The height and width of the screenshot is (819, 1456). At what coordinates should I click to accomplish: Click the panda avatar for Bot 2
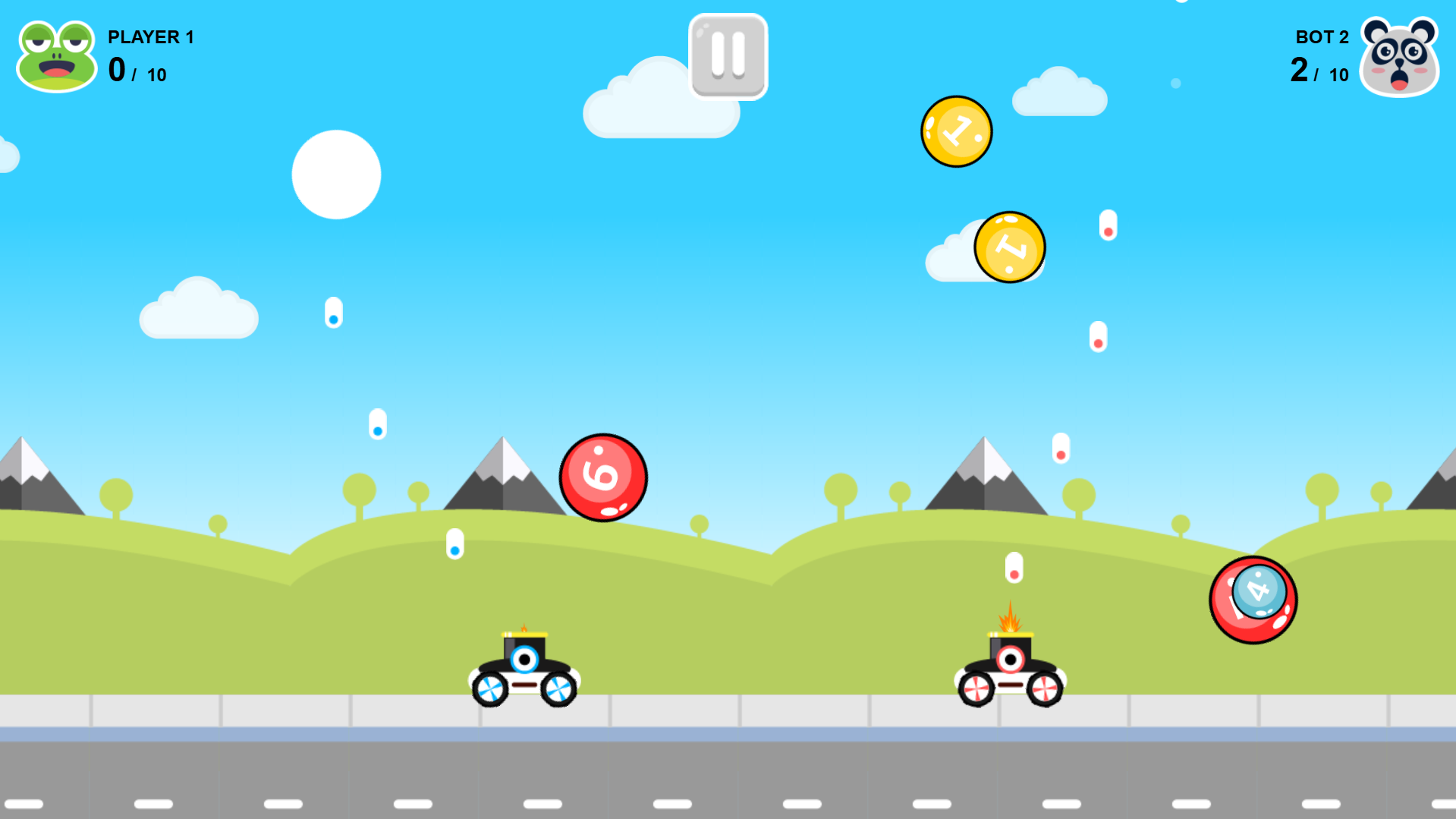point(1400,55)
